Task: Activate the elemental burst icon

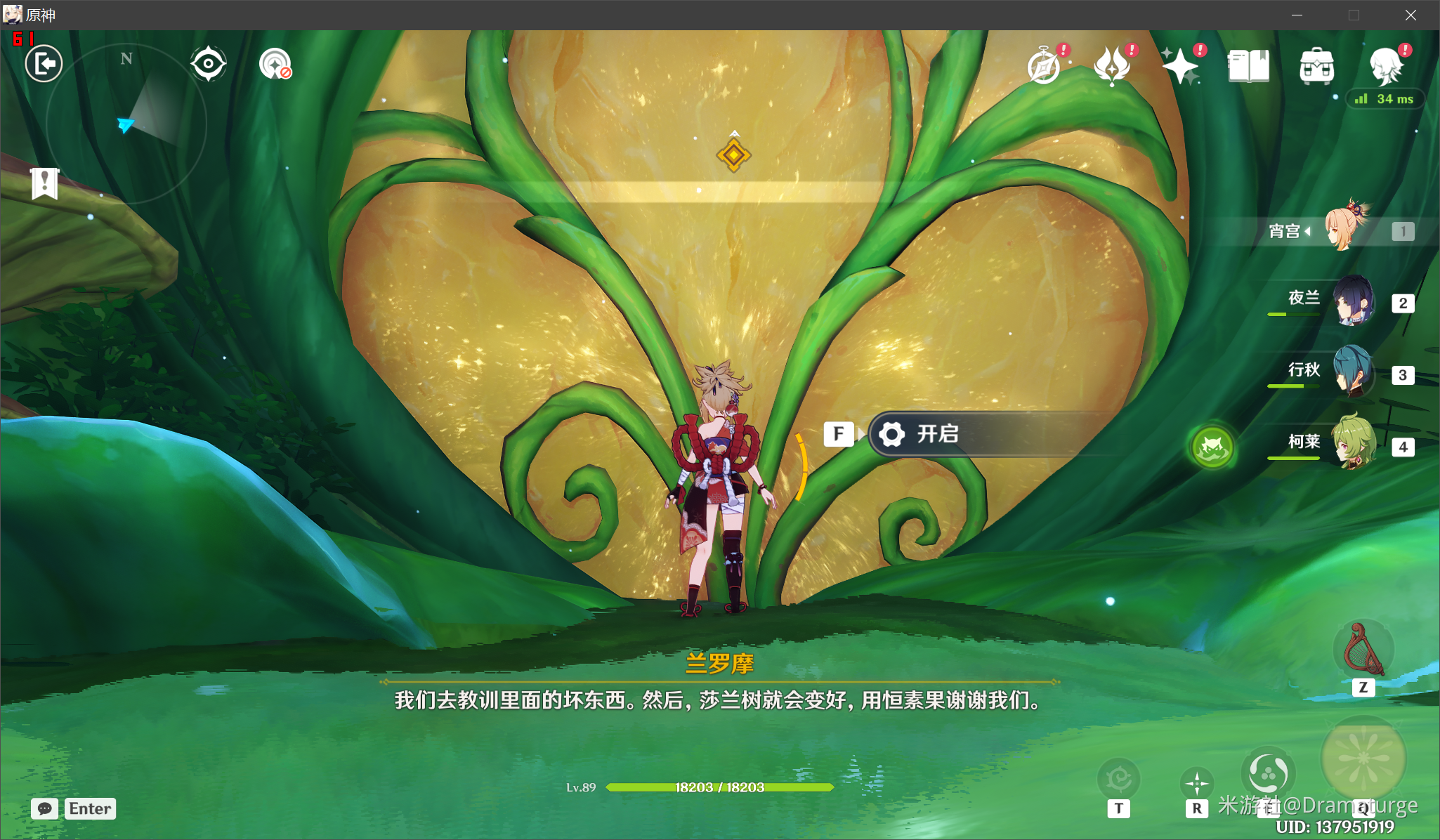Action: pyautogui.click(x=1363, y=759)
